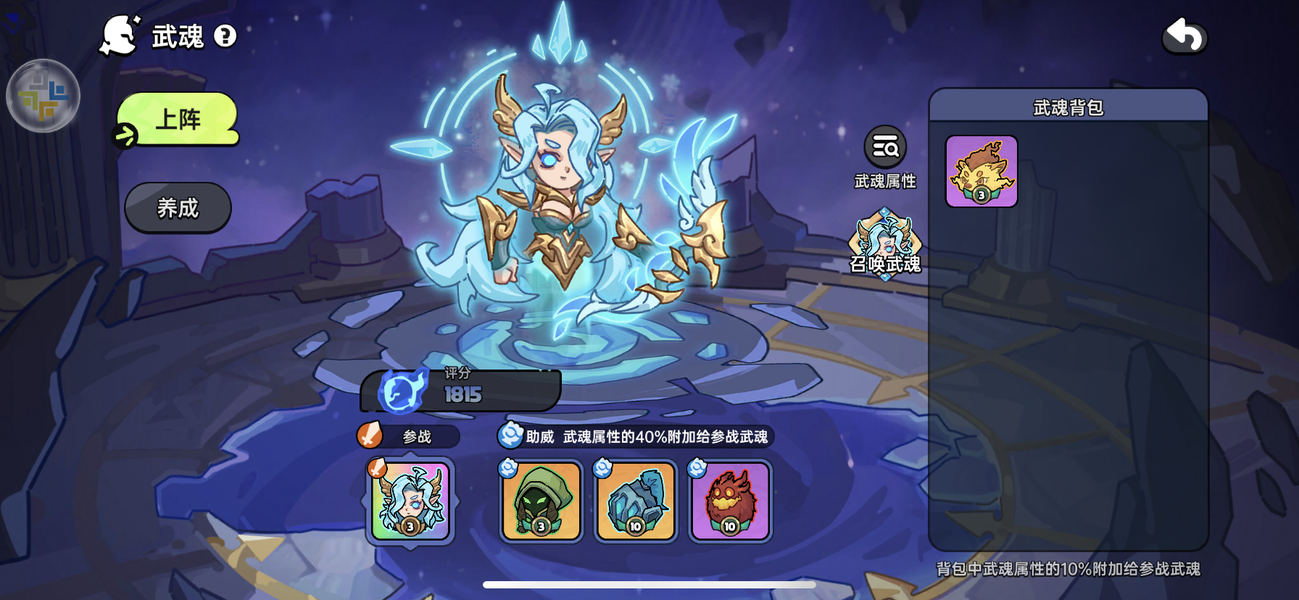Open the 武魂 help question mark

[x=225, y=37]
